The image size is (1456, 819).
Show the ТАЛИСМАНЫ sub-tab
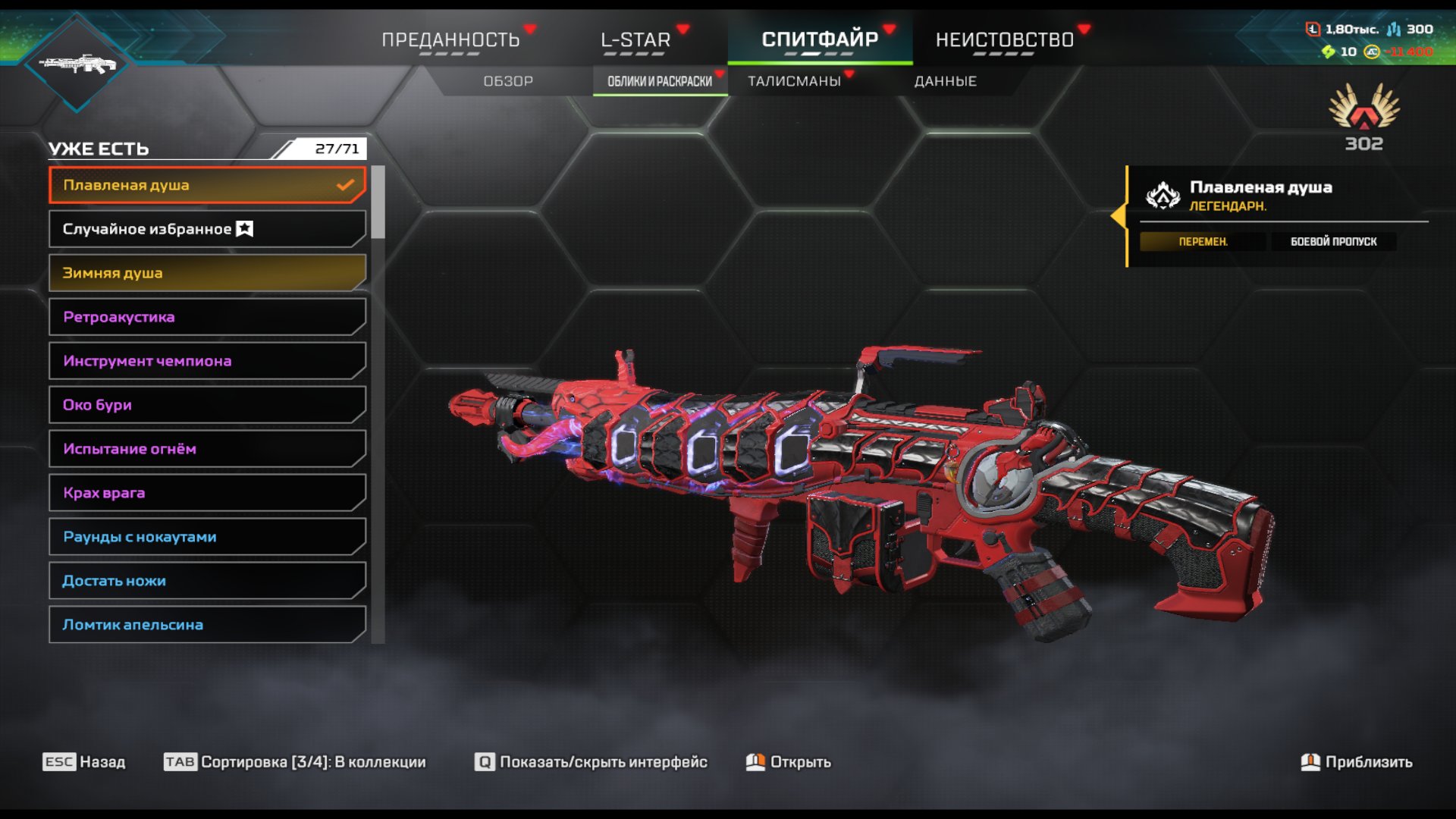(x=794, y=81)
